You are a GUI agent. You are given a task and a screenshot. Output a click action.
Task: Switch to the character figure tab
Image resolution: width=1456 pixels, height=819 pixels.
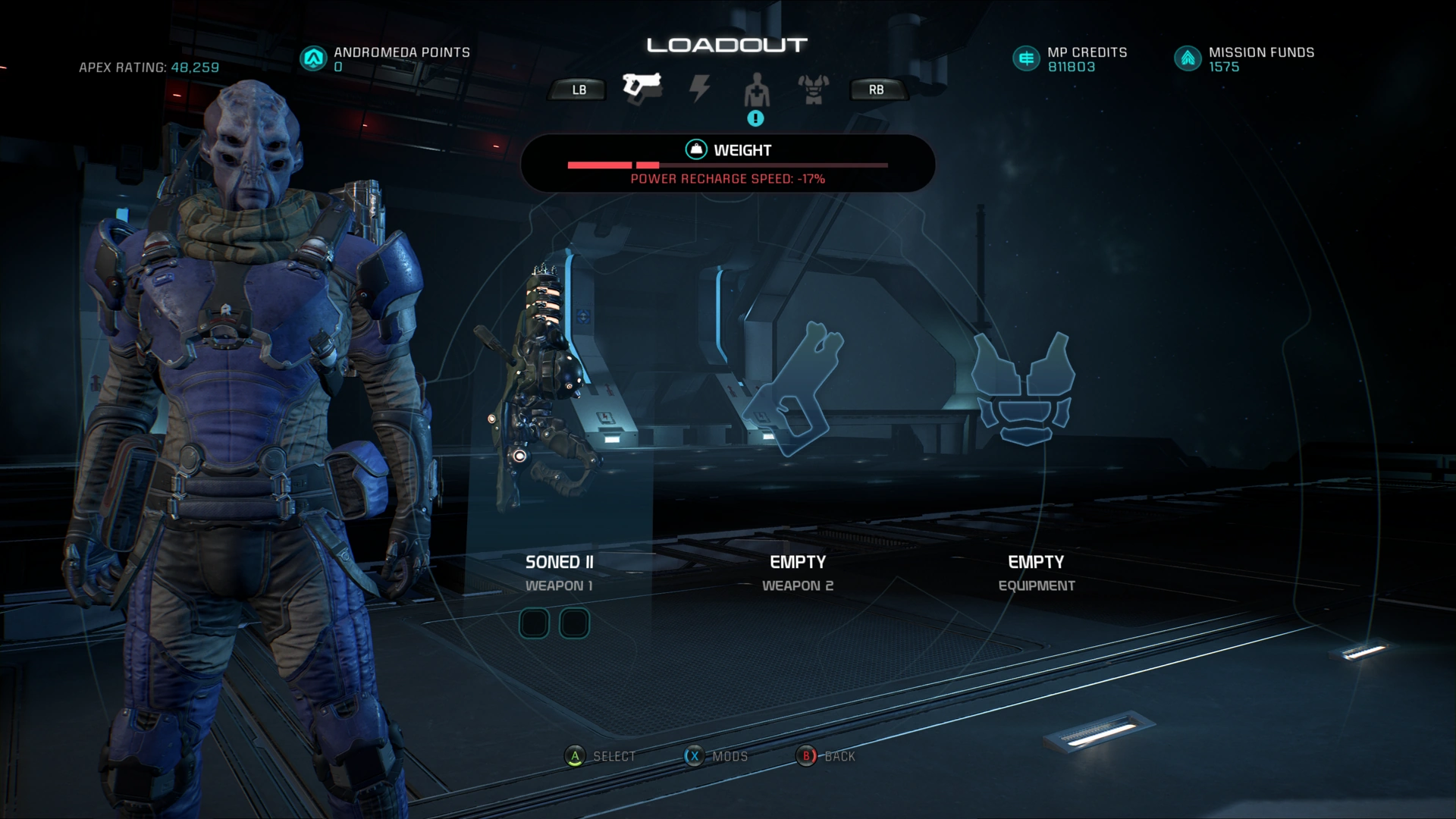pos(756,91)
